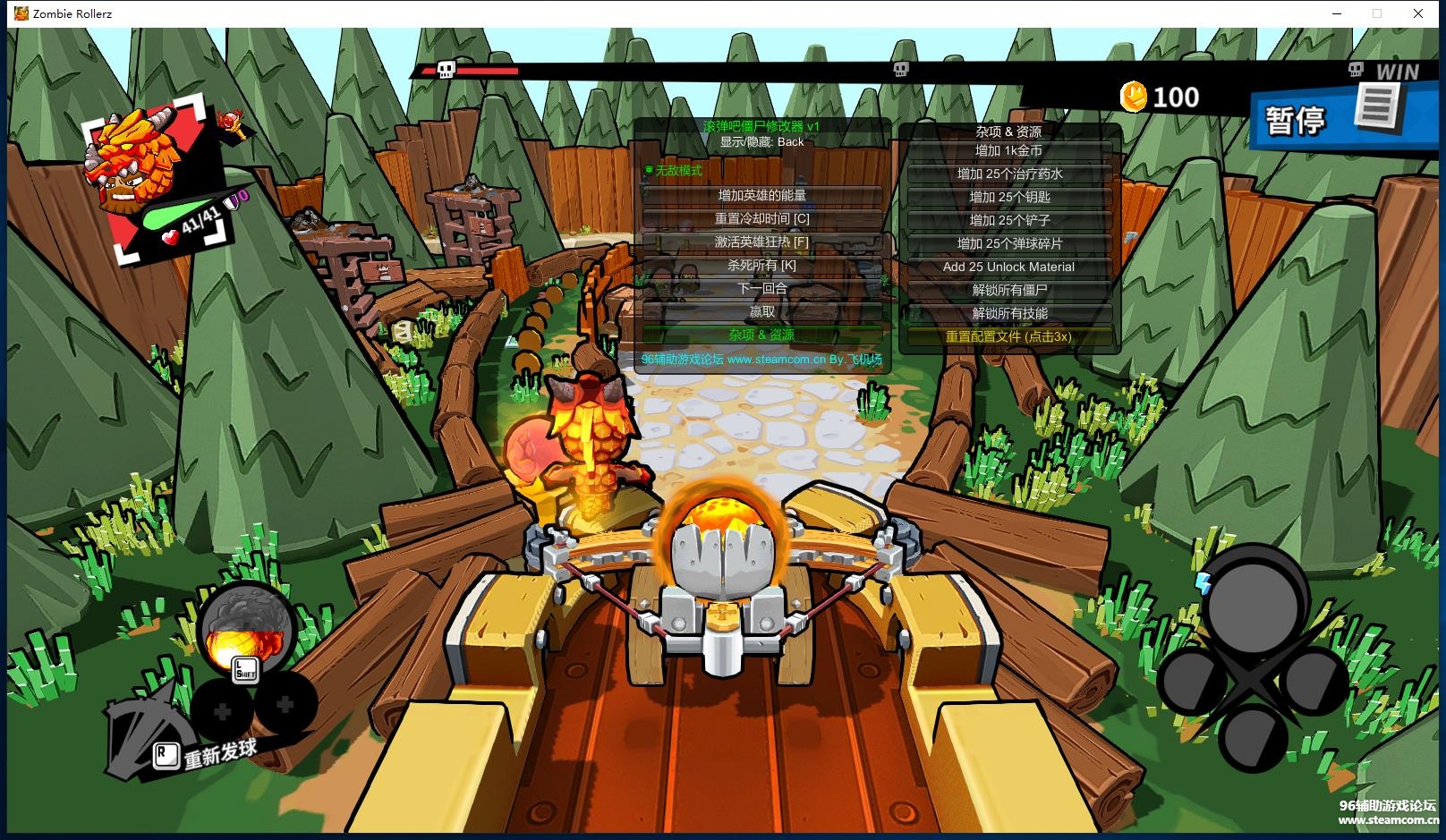This screenshot has width=1446, height=840.
Task: Click Add 25 Unlock Material
Action: (x=1008, y=267)
